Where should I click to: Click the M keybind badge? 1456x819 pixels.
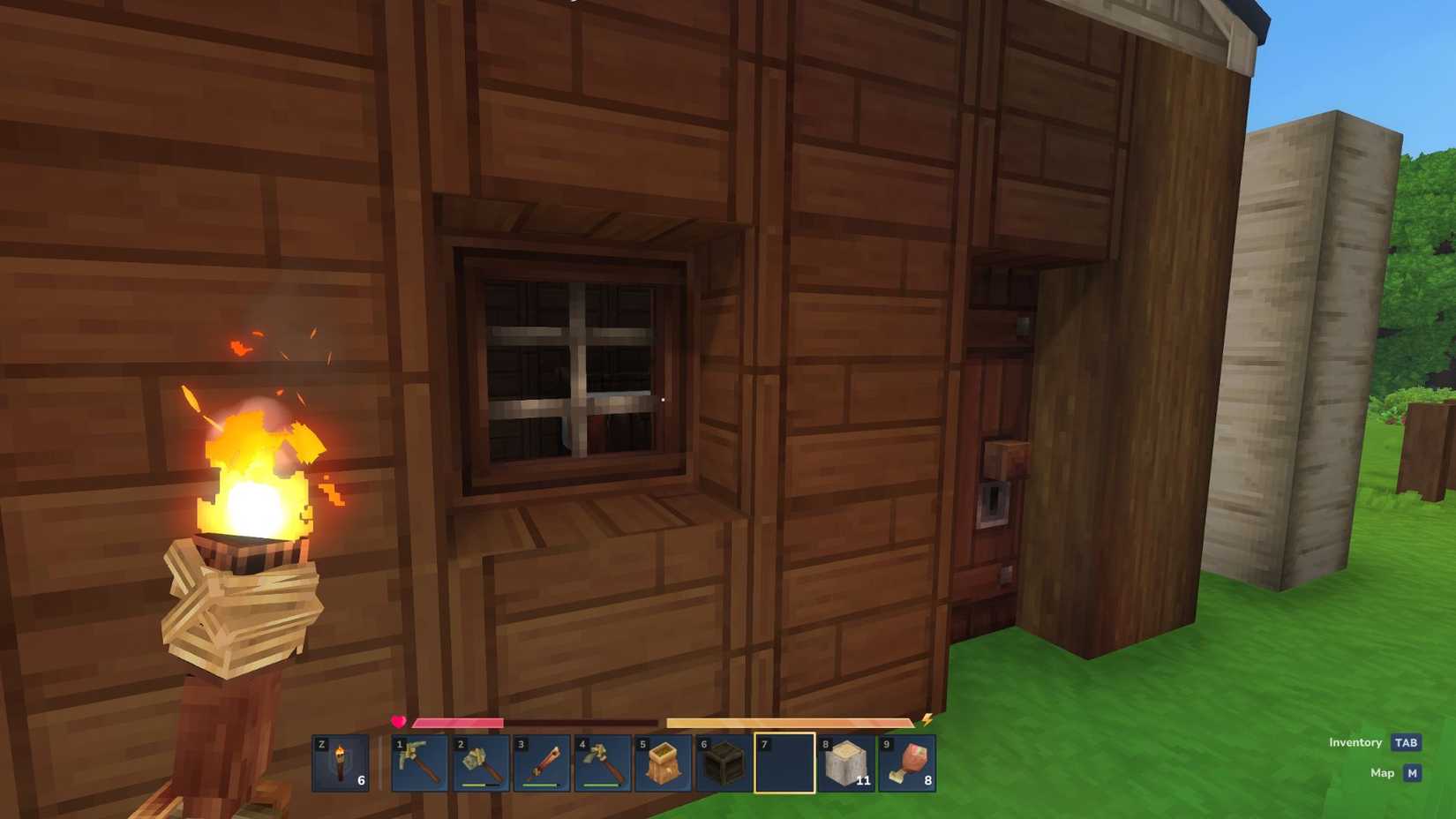[x=1414, y=772]
